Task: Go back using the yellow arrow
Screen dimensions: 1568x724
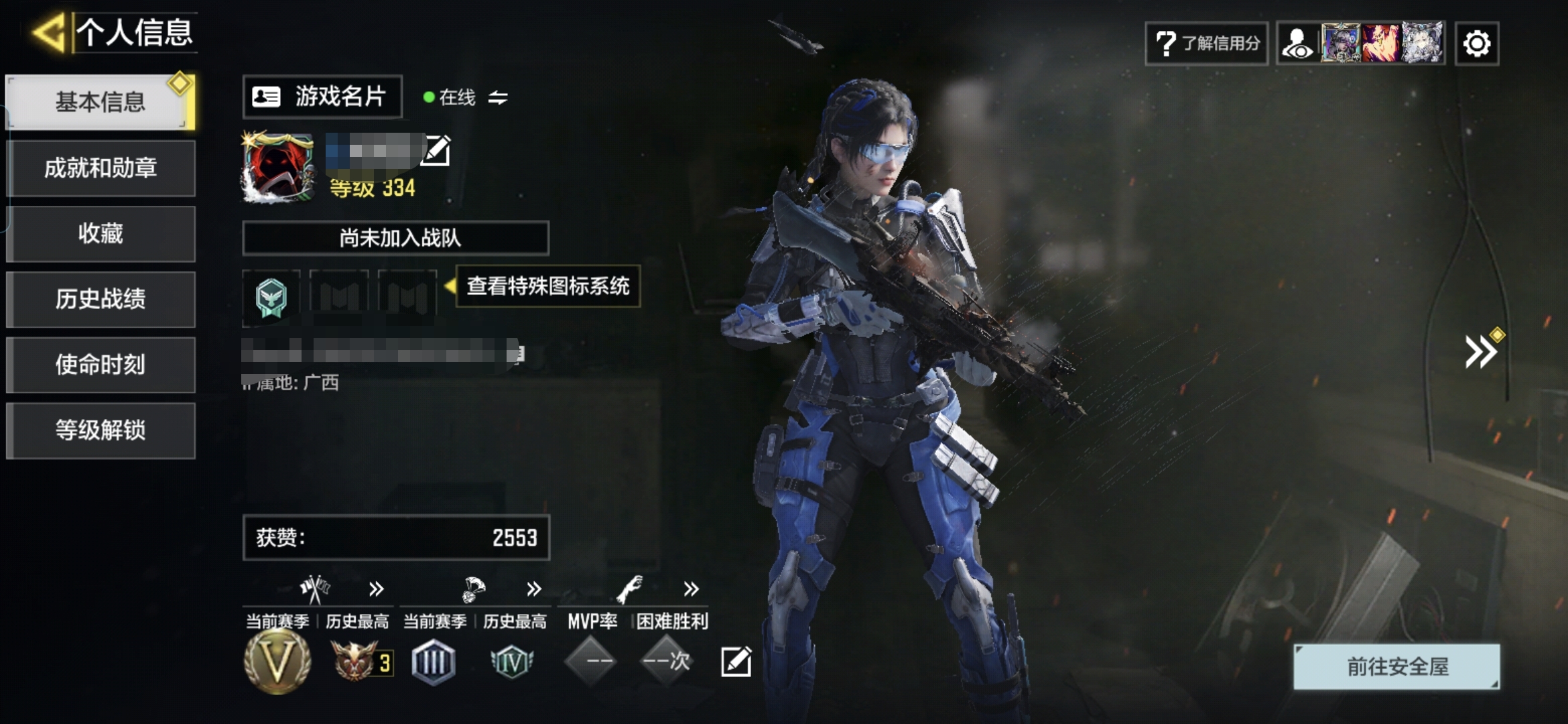Action: pyautogui.click(x=49, y=32)
